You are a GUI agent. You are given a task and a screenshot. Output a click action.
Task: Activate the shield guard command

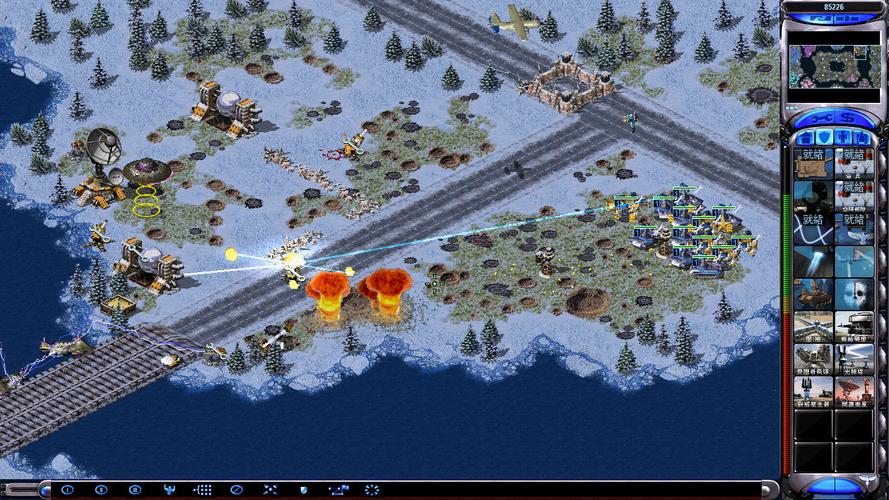point(303,490)
